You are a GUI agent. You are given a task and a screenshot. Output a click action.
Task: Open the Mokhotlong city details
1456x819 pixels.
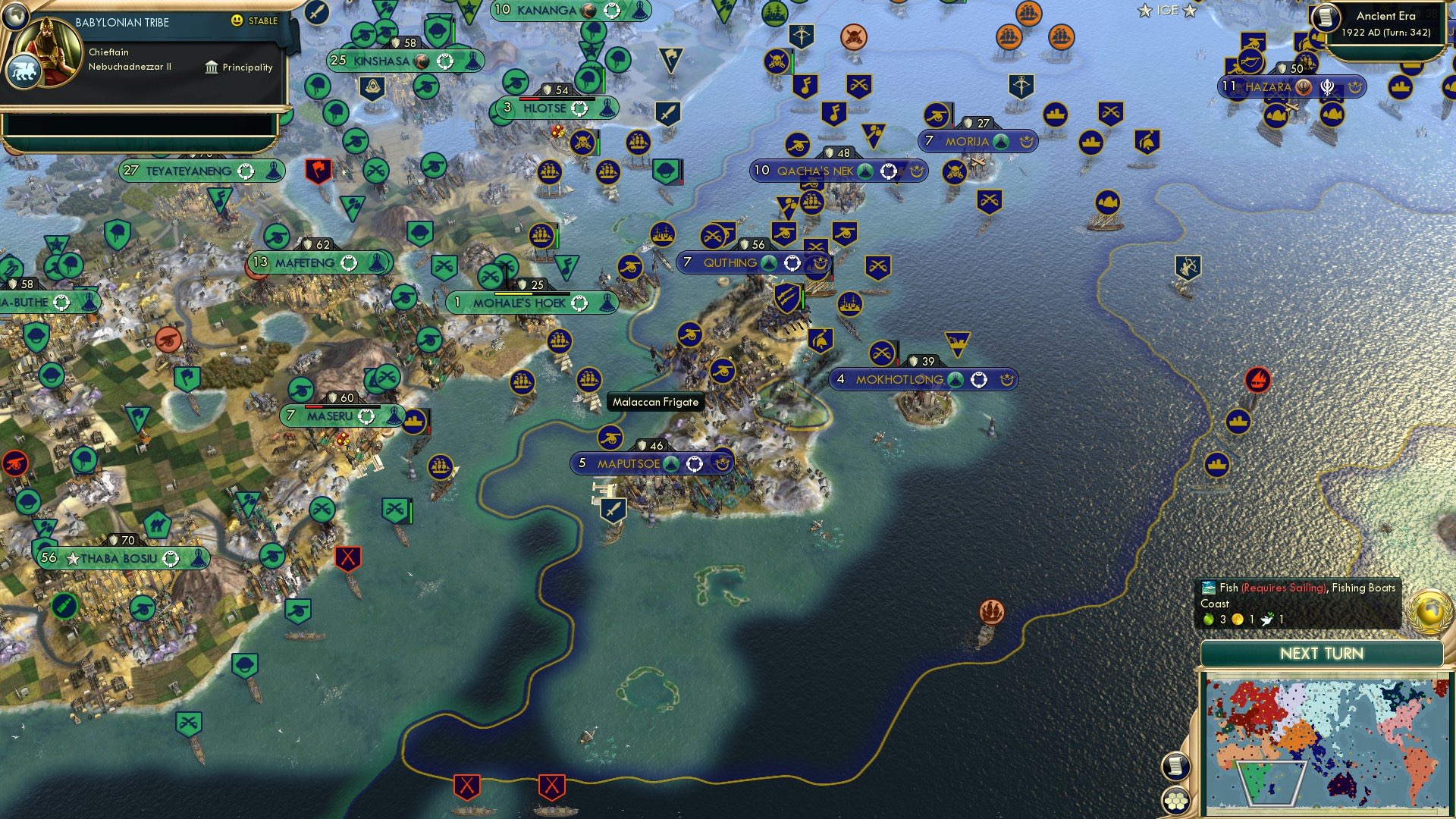(899, 378)
